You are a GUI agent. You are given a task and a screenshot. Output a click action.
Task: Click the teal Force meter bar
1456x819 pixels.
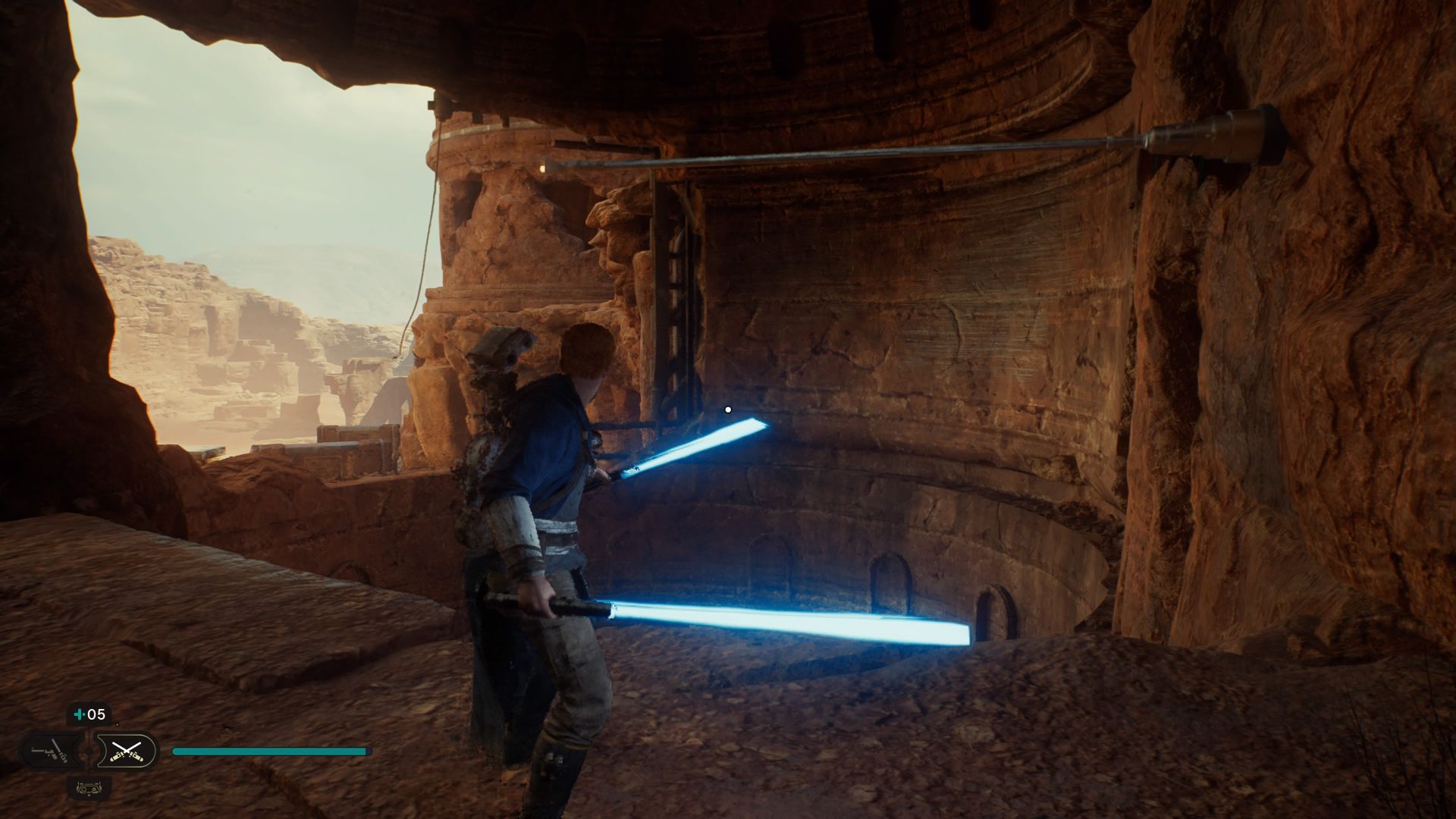[x=269, y=751]
